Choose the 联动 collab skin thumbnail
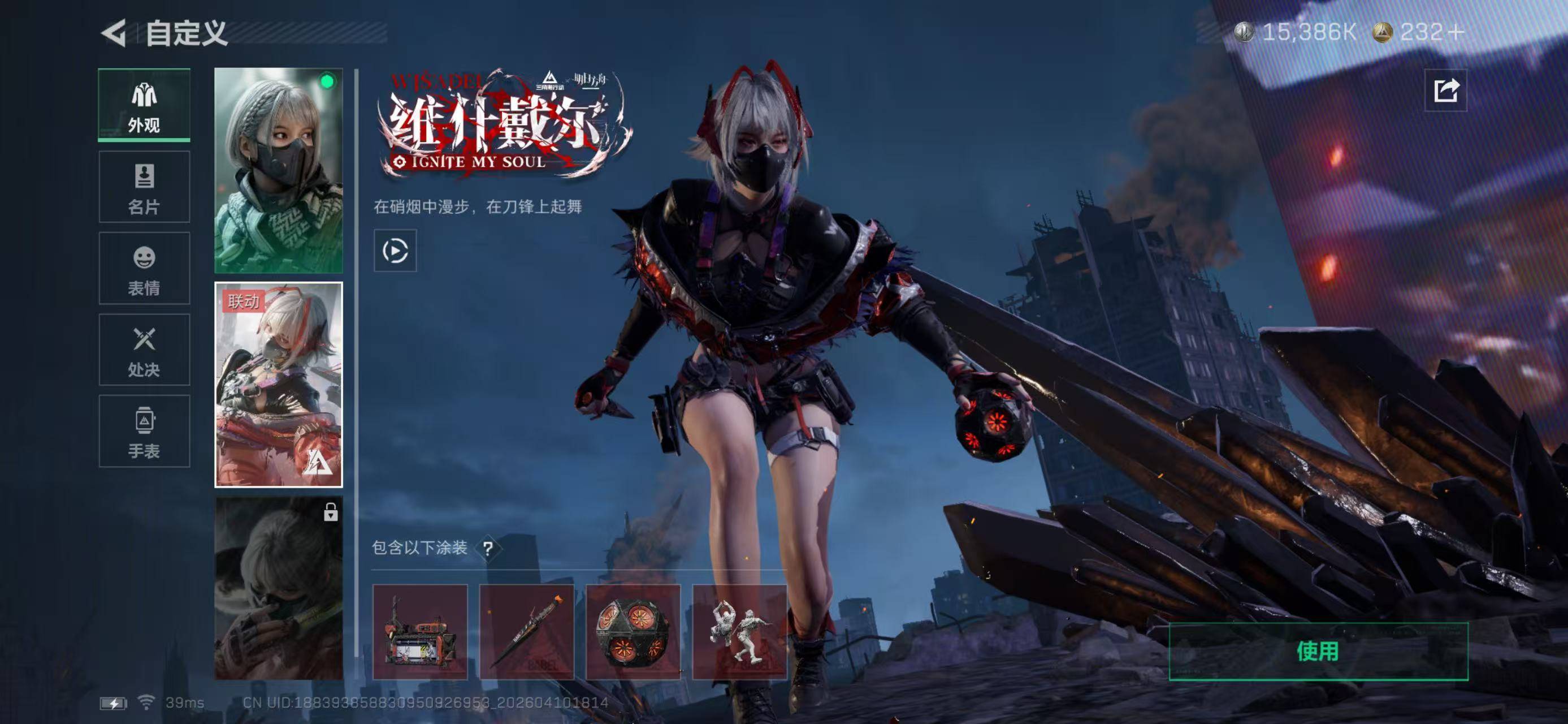The width and height of the screenshot is (1568, 724). click(x=279, y=385)
